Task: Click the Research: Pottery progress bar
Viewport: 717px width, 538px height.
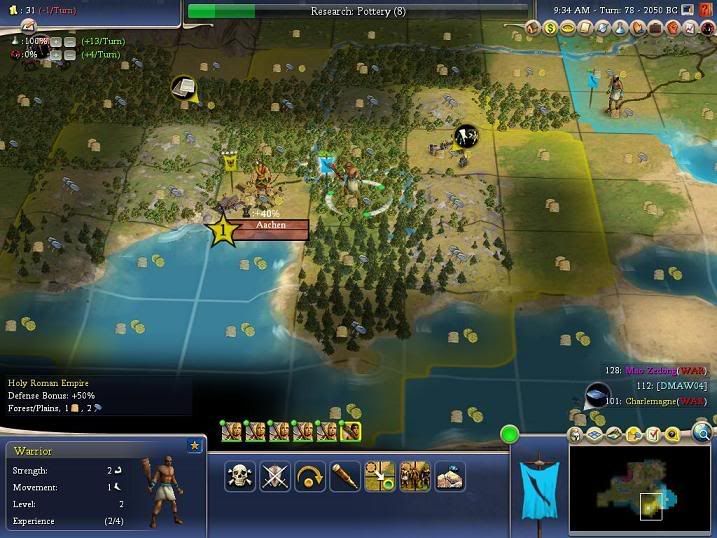Action: pyautogui.click(x=357, y=11)
